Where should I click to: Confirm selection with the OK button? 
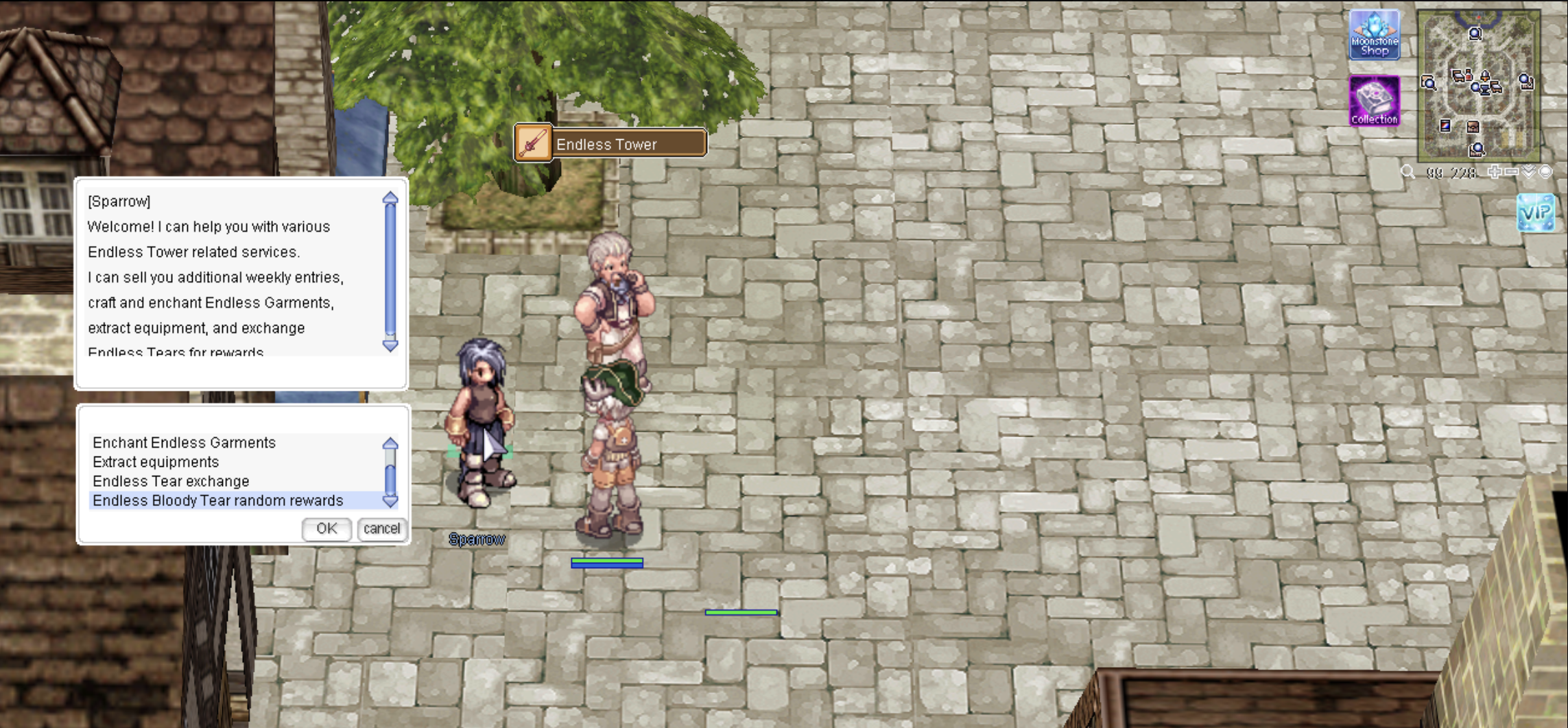tap(326, 529)
